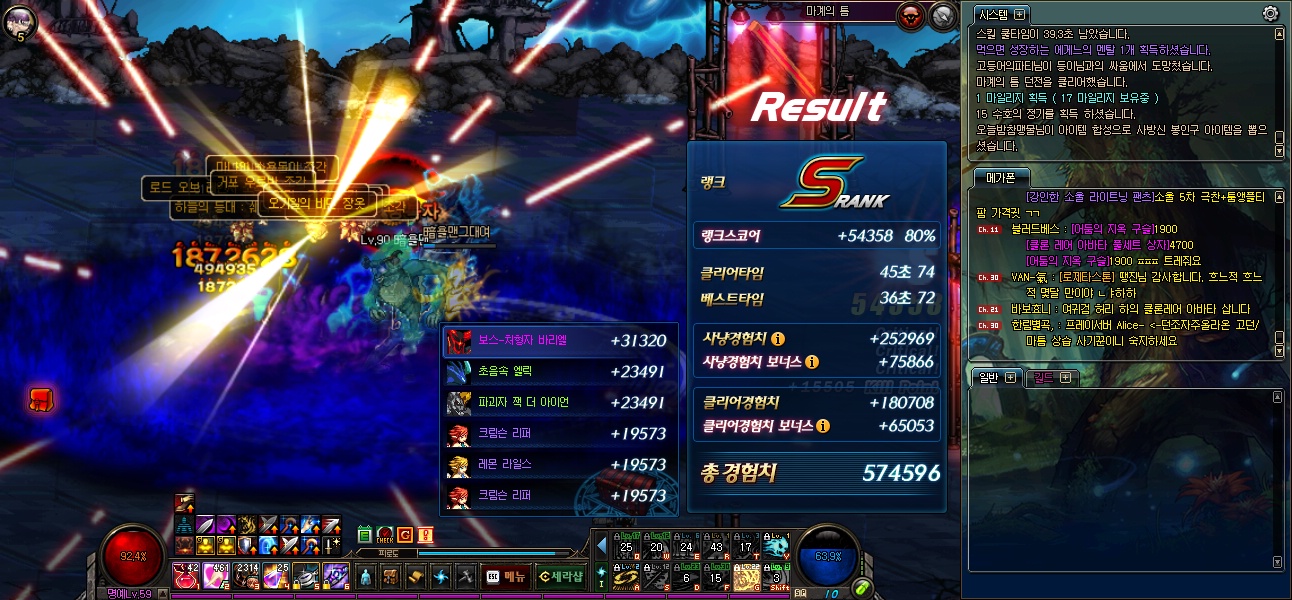Click the red treasure chest notification icon
Viewport: 1292px width, 600px height.
tap(40, 399)
